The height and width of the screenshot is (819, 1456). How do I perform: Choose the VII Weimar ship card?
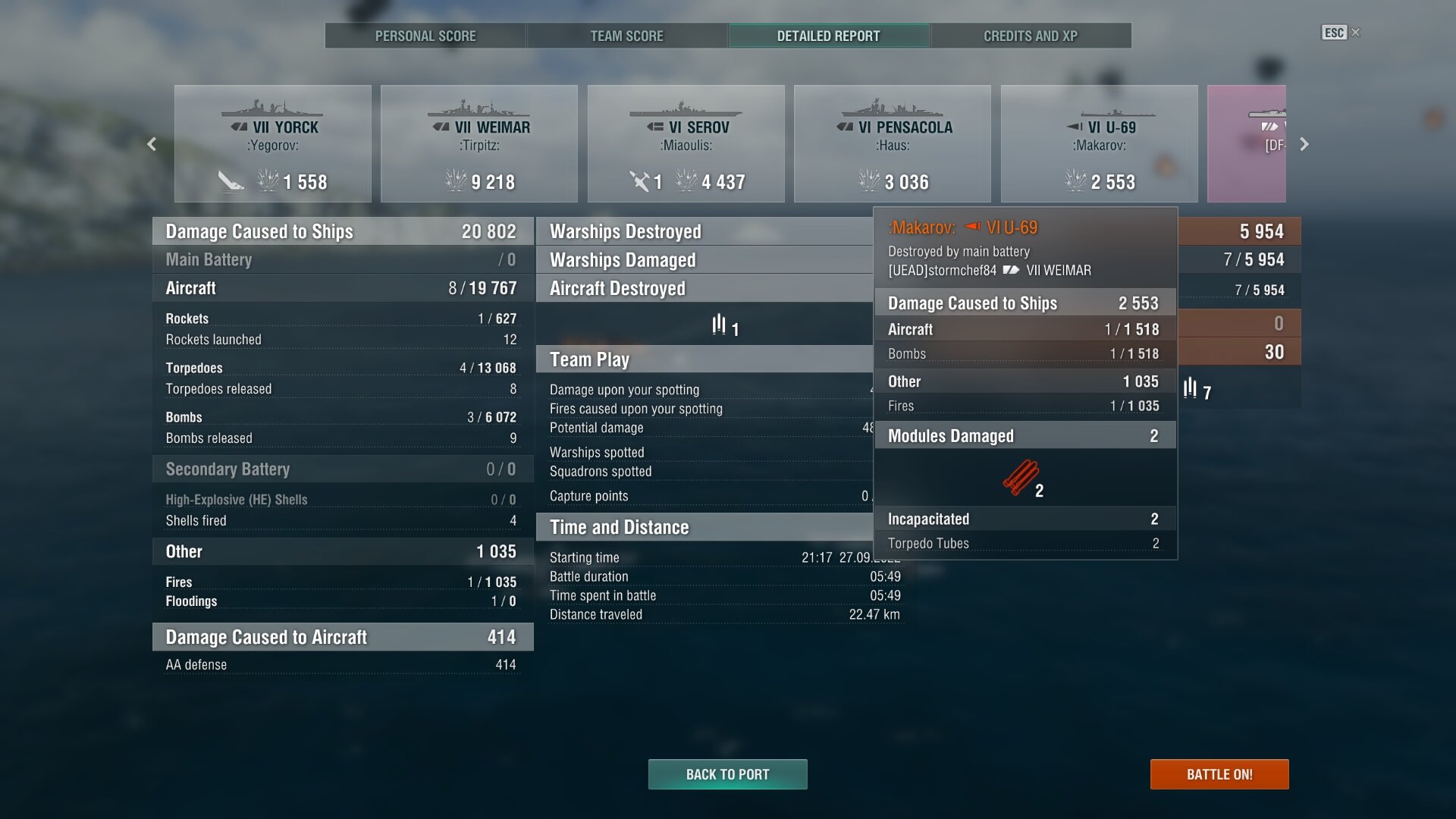tap(479, 144)
